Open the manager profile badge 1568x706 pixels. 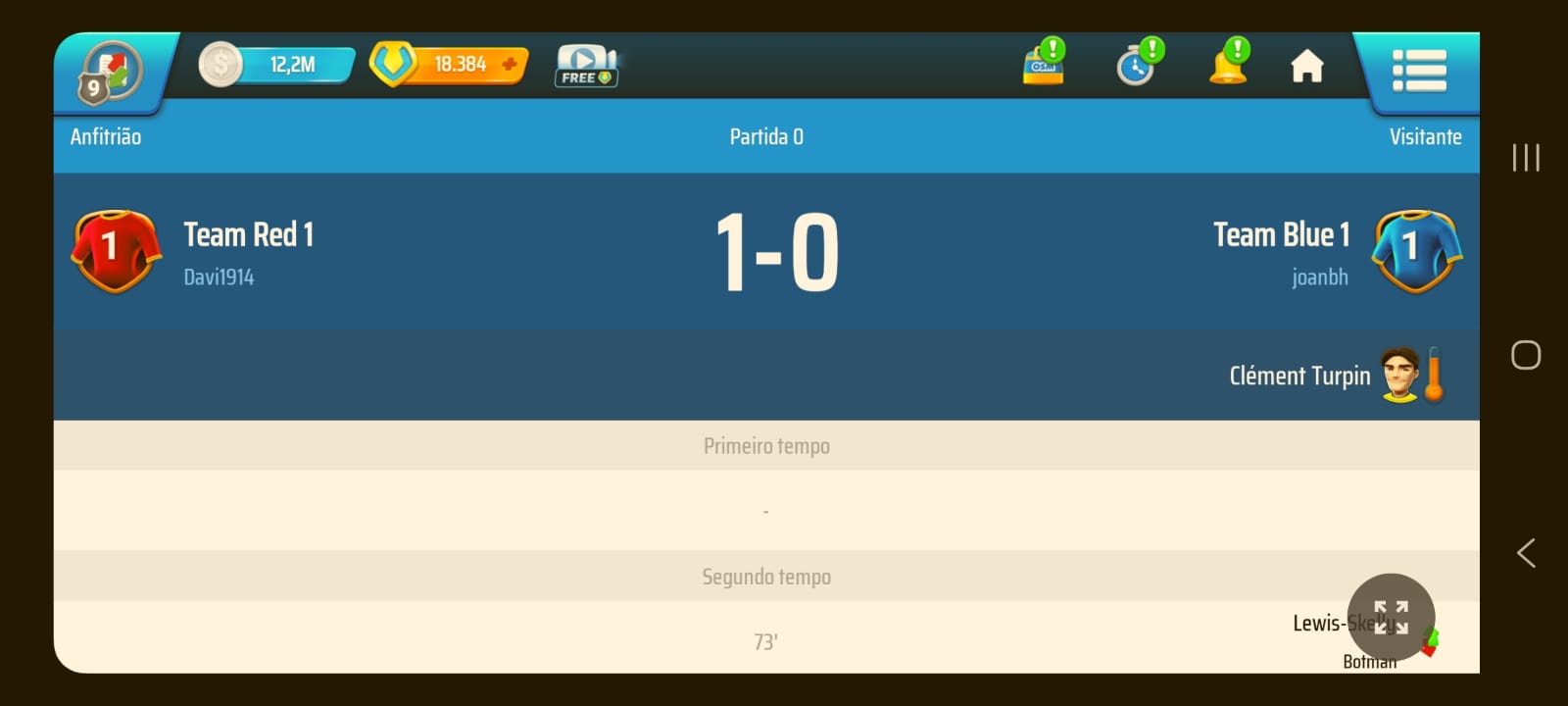(x=111, y=72)
